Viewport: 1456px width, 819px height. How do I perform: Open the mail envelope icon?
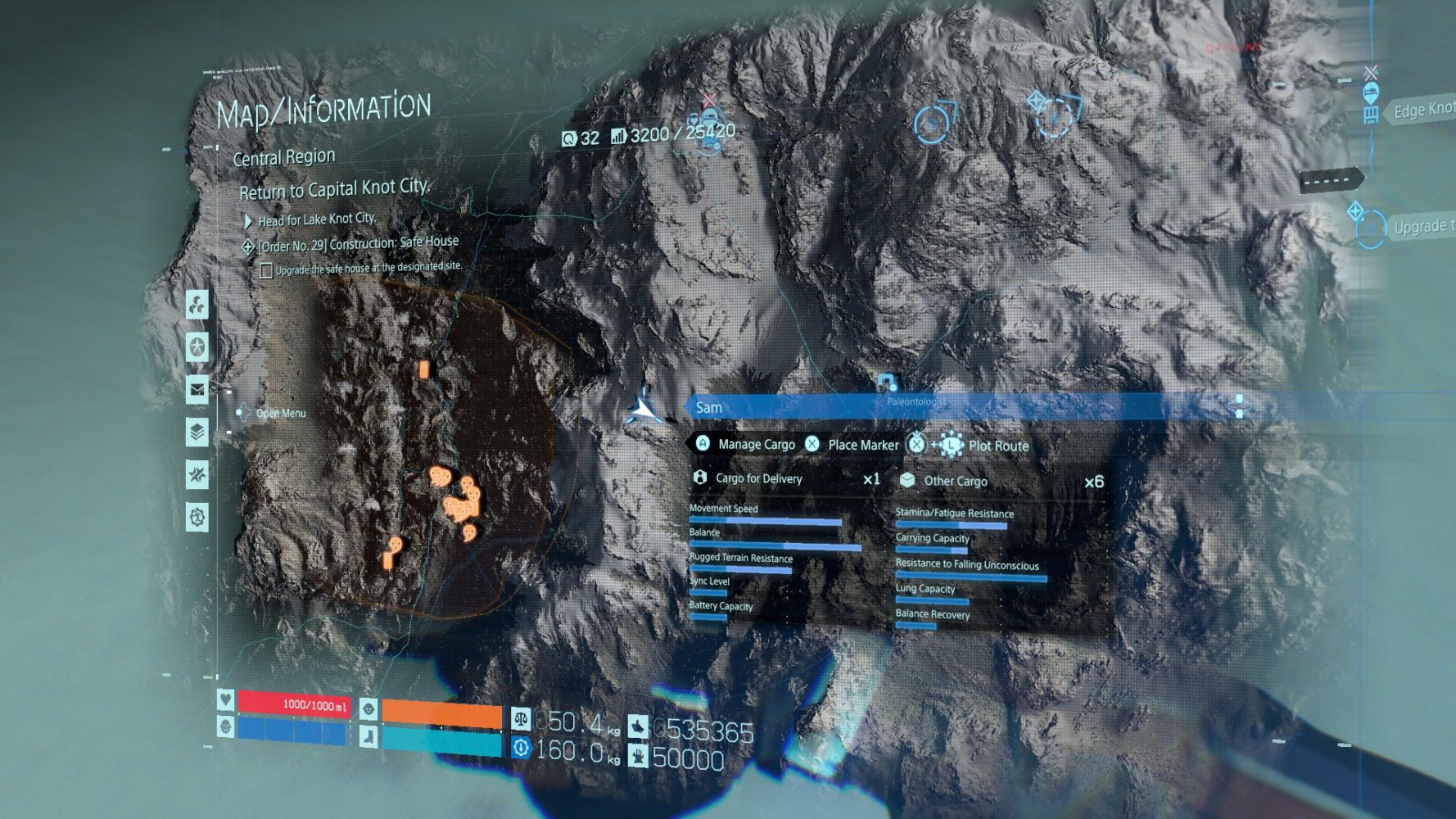tap(197, 390)
